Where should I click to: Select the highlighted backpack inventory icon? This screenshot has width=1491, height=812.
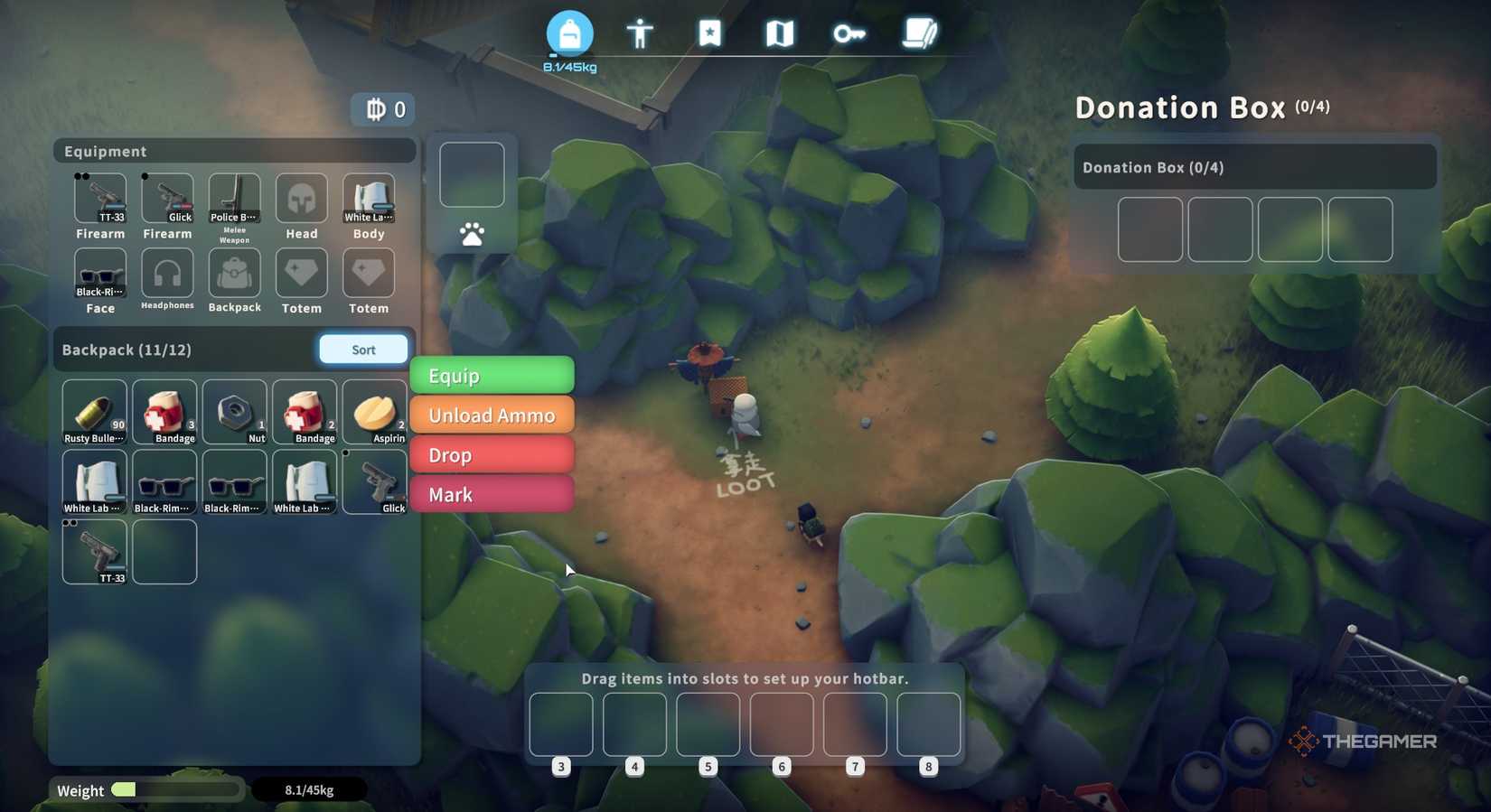pyautogui.click(x=569, y=33)
